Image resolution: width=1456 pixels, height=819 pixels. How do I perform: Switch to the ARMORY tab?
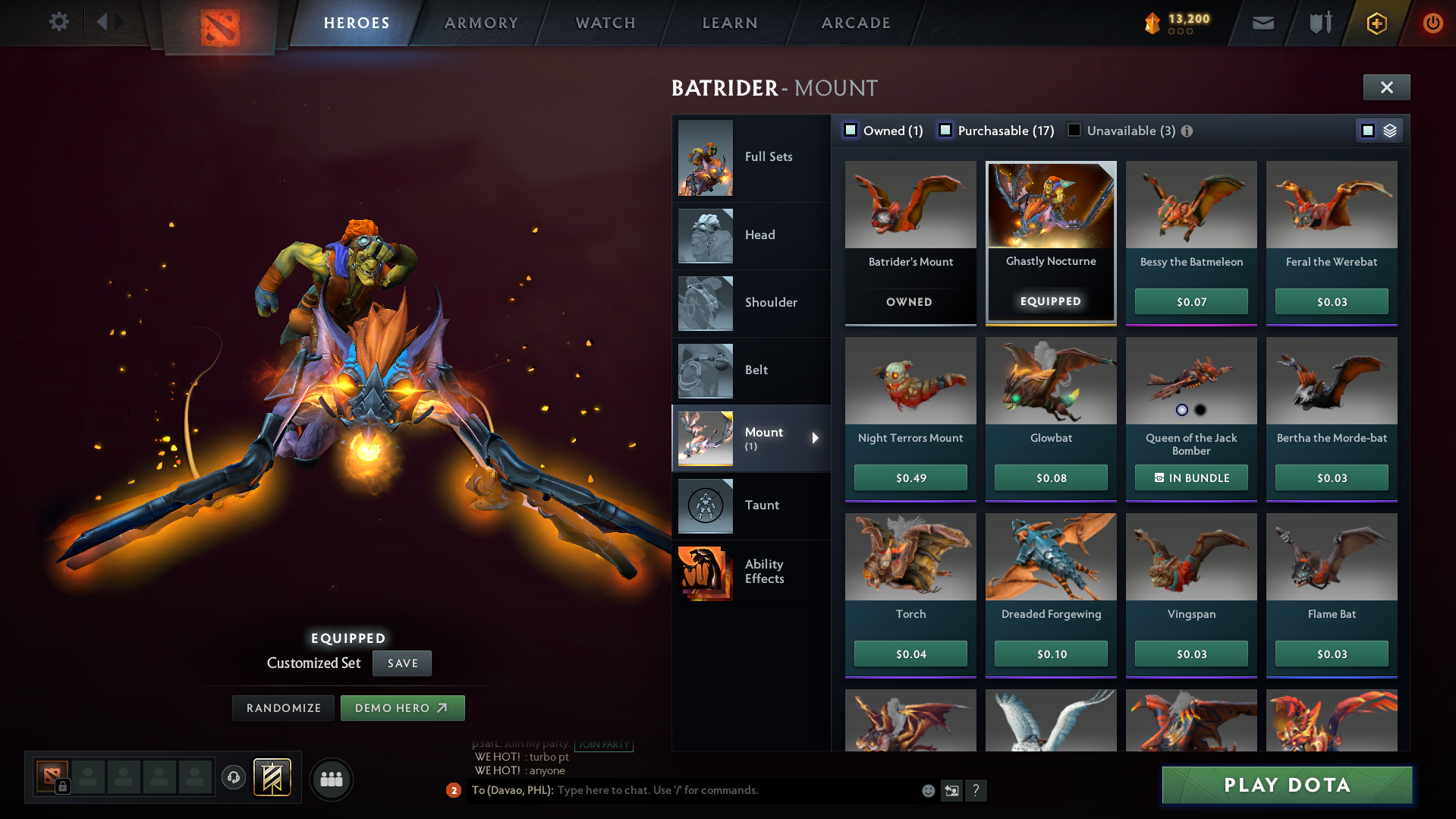[x=481, y=23]
